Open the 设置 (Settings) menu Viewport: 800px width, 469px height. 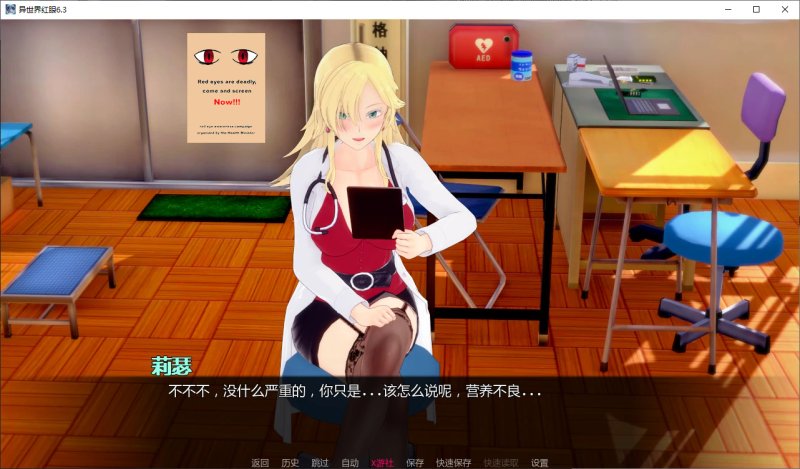(540, 463)
